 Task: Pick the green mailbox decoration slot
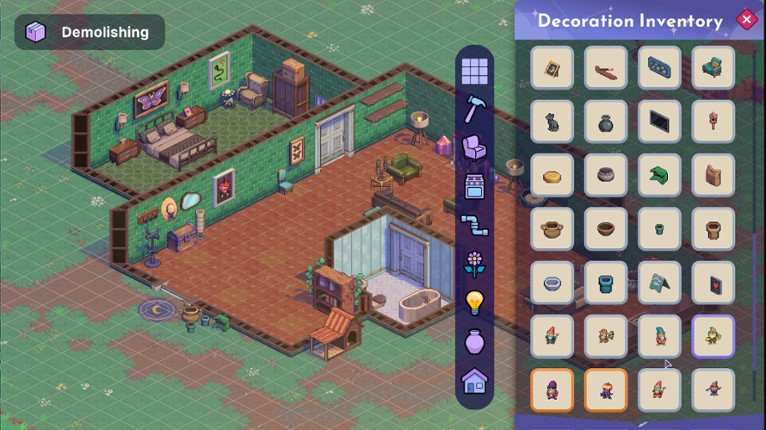pos(660,175)
